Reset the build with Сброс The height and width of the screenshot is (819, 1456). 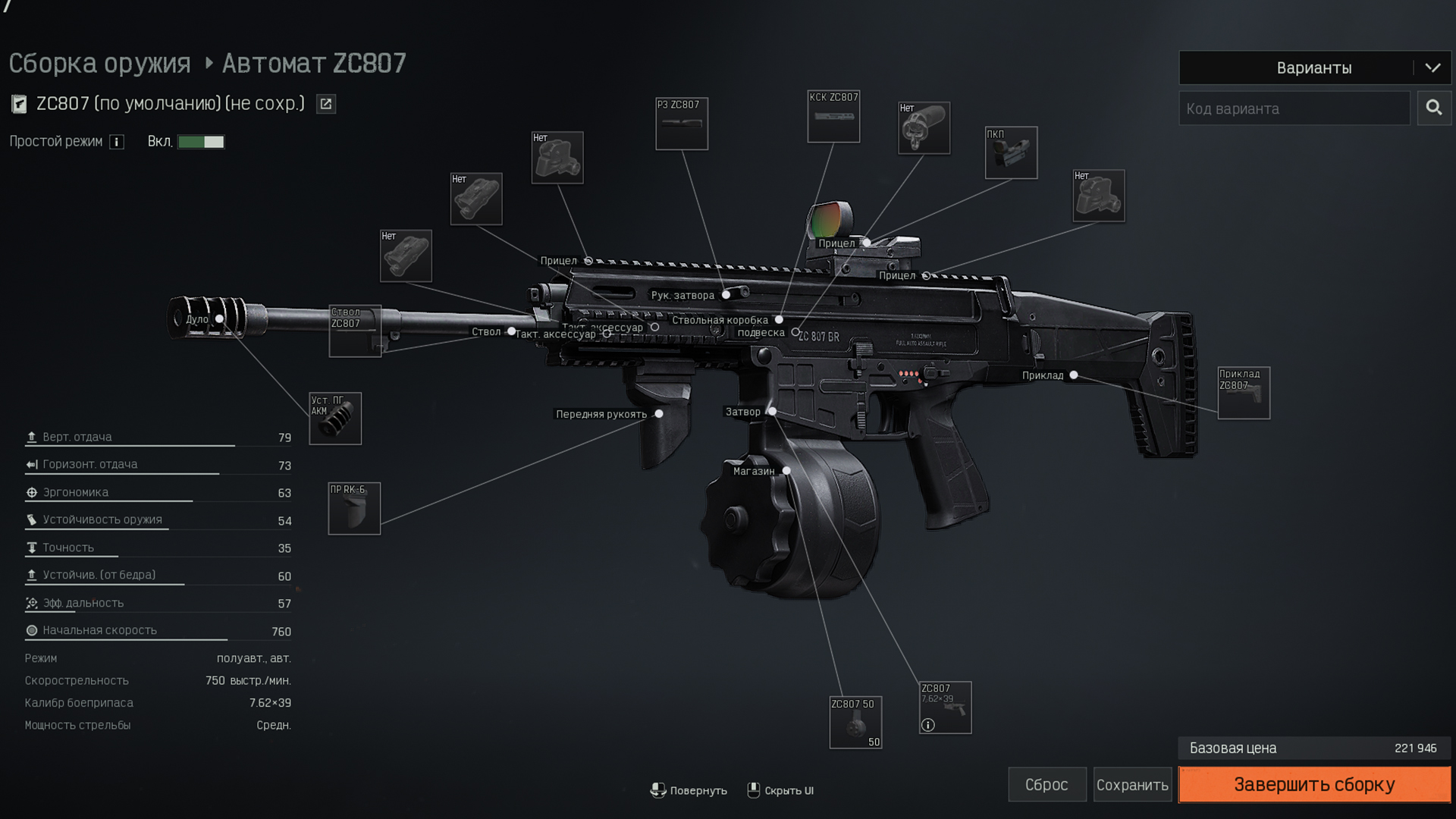click(x=1046, y=784)
